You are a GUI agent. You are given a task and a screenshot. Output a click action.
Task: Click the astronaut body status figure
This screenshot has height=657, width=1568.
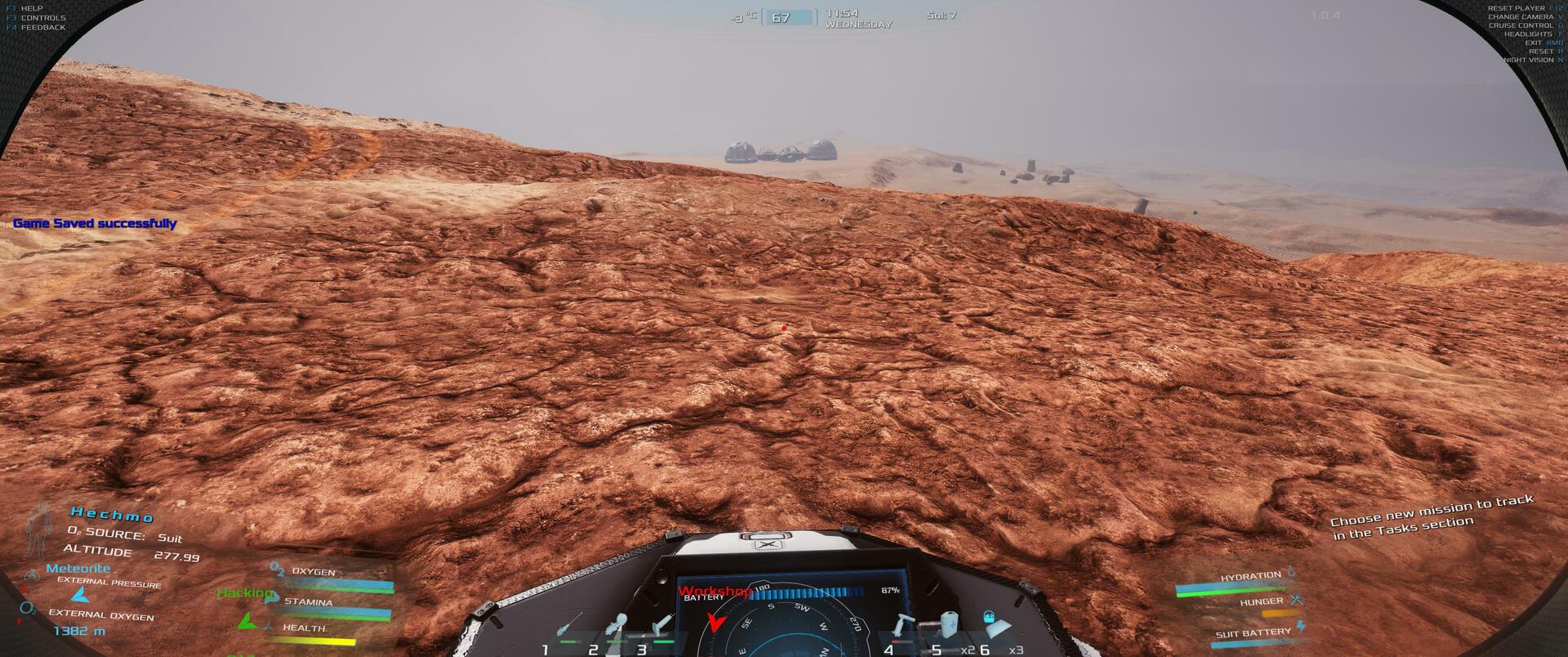pos(38,530)
